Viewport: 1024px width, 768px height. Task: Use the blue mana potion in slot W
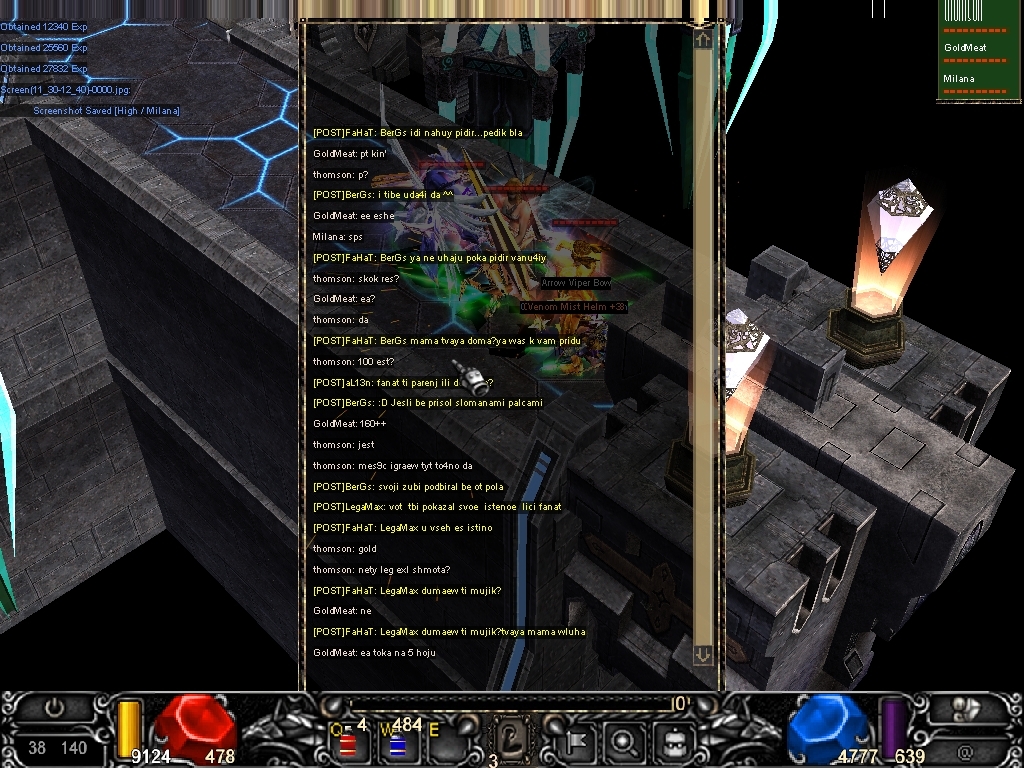pyautogui.click(x=396, y=744)
